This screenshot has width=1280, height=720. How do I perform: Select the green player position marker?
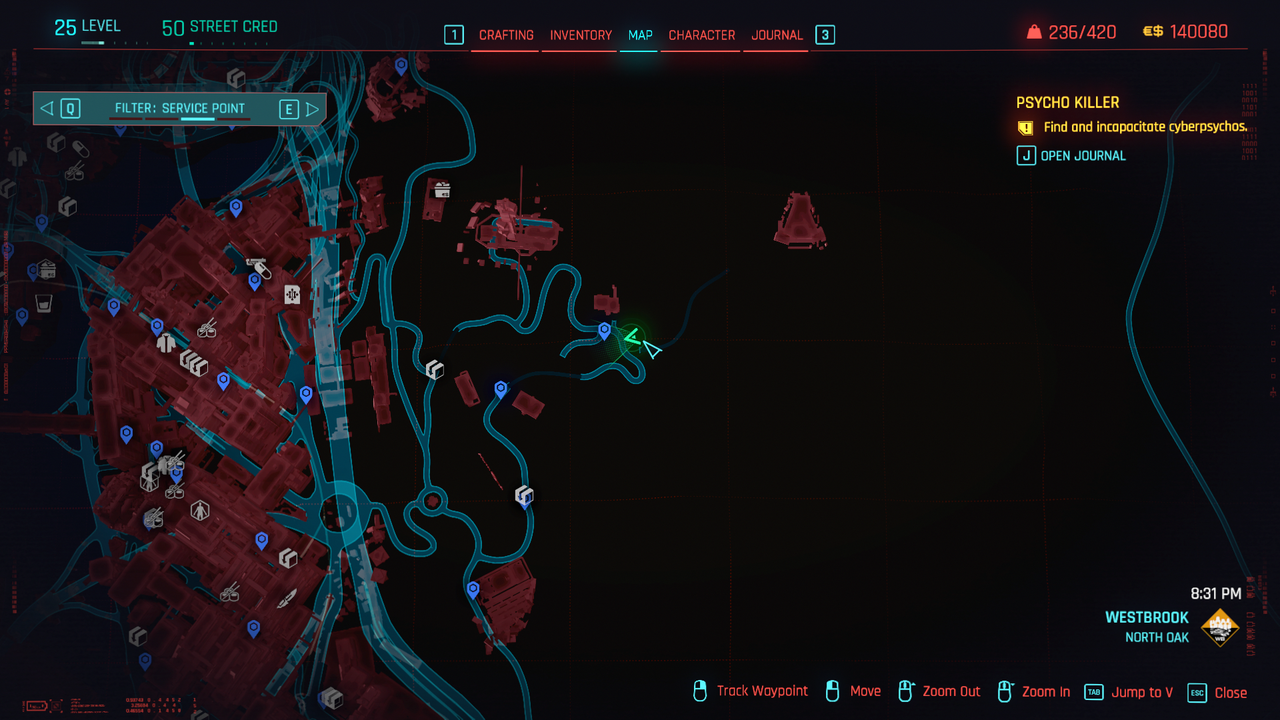coord(632,338)
